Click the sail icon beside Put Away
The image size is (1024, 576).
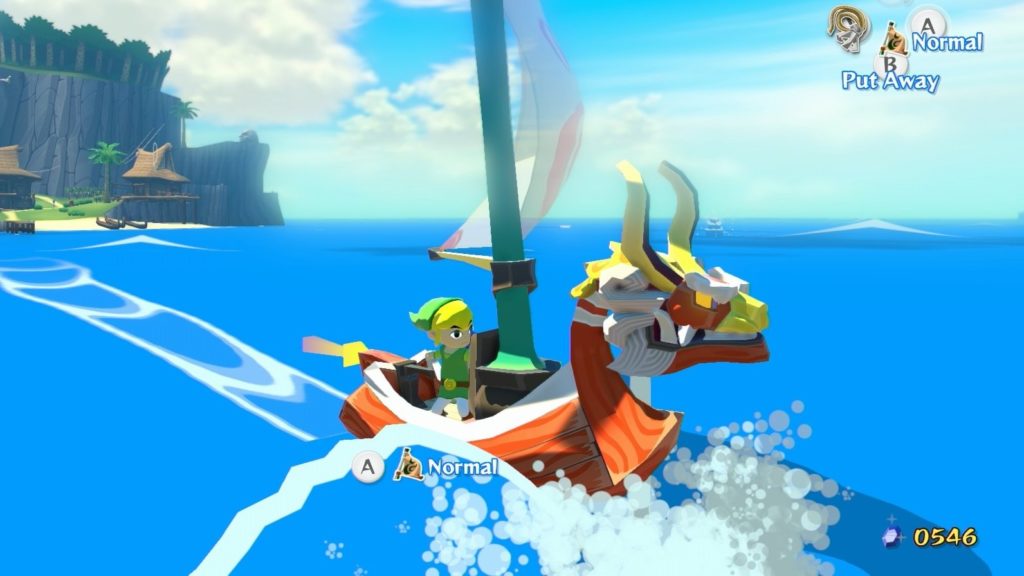(893, 41)
